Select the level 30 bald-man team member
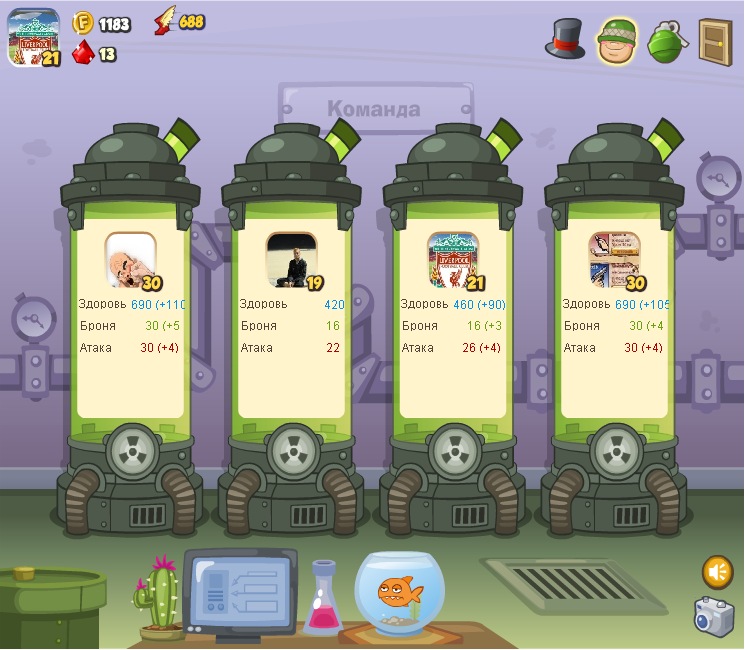 (131, 259)
